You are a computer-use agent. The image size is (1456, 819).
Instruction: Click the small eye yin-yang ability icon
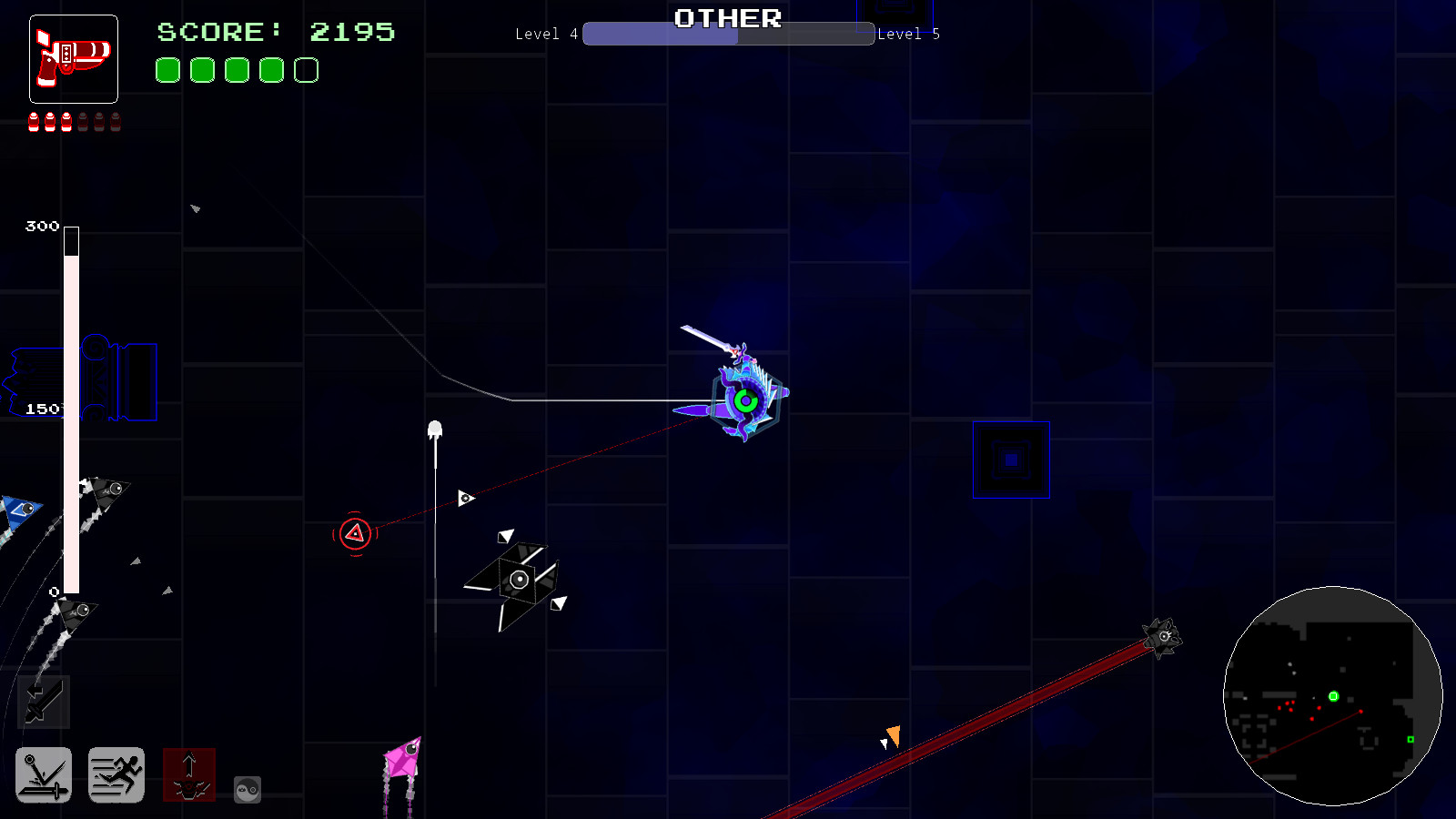tap(247, 790)
